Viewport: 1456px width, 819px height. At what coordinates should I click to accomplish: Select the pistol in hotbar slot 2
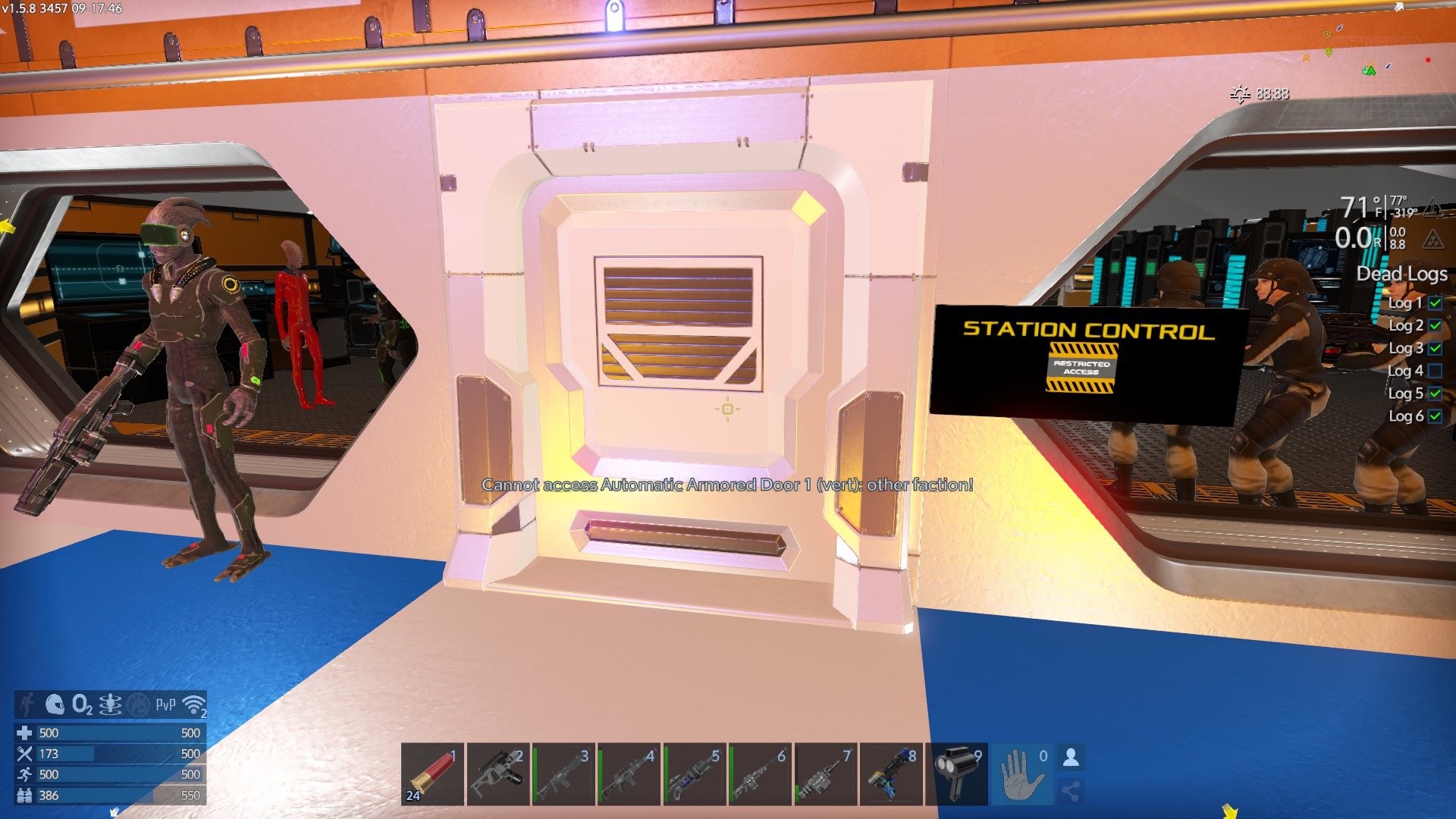click(x=497, y=773)
